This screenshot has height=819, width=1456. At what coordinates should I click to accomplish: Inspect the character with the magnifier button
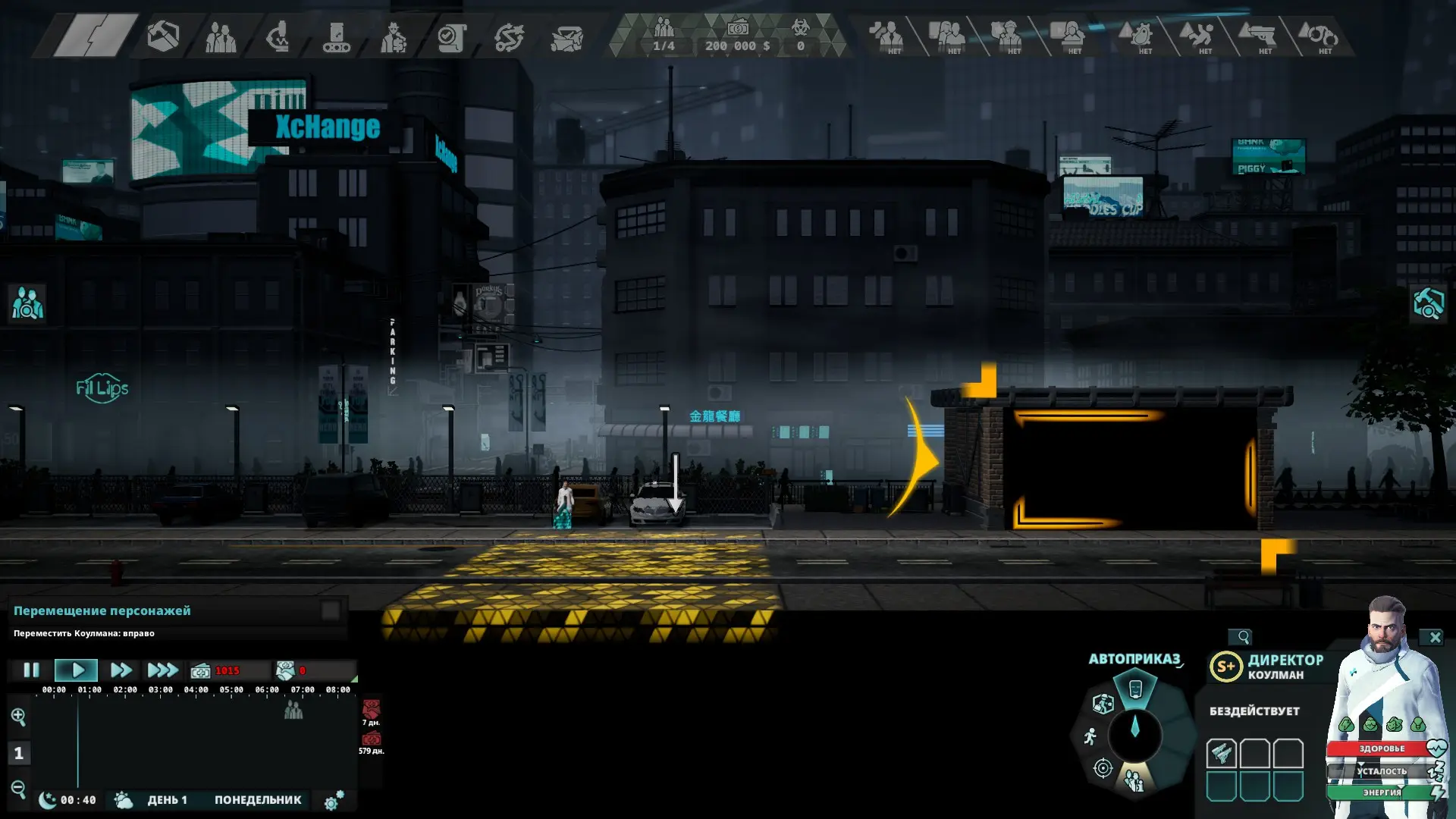(x=1241, y=637)
